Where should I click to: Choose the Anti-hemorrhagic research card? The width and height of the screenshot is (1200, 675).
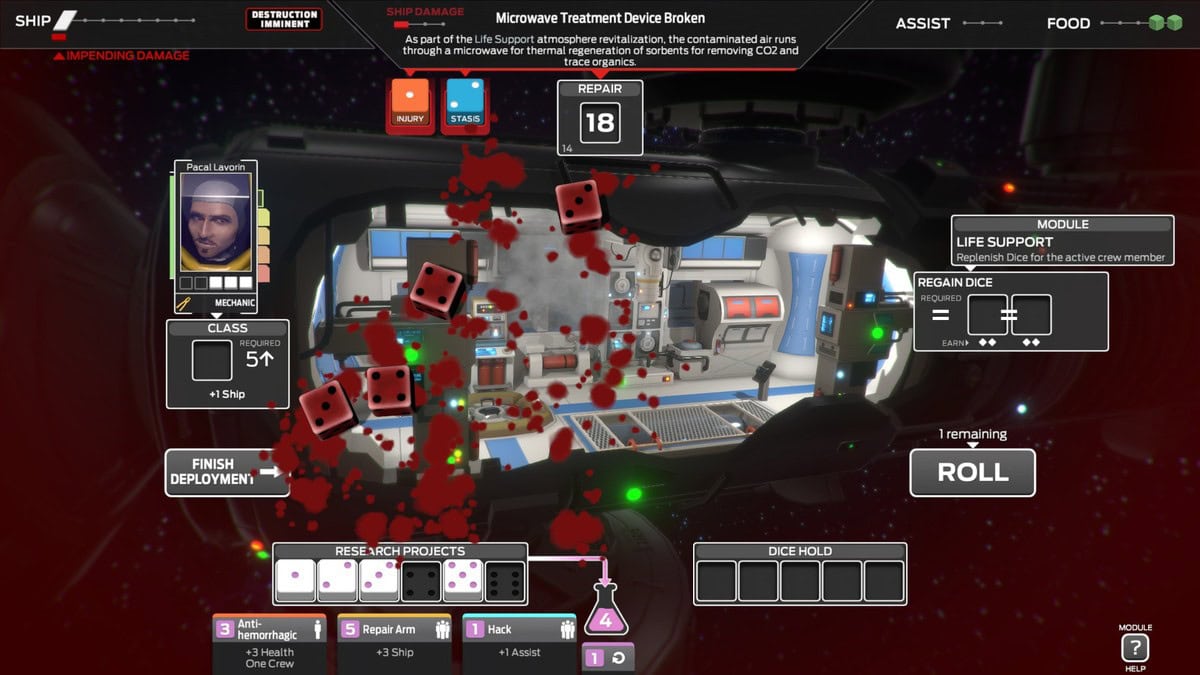270,642
